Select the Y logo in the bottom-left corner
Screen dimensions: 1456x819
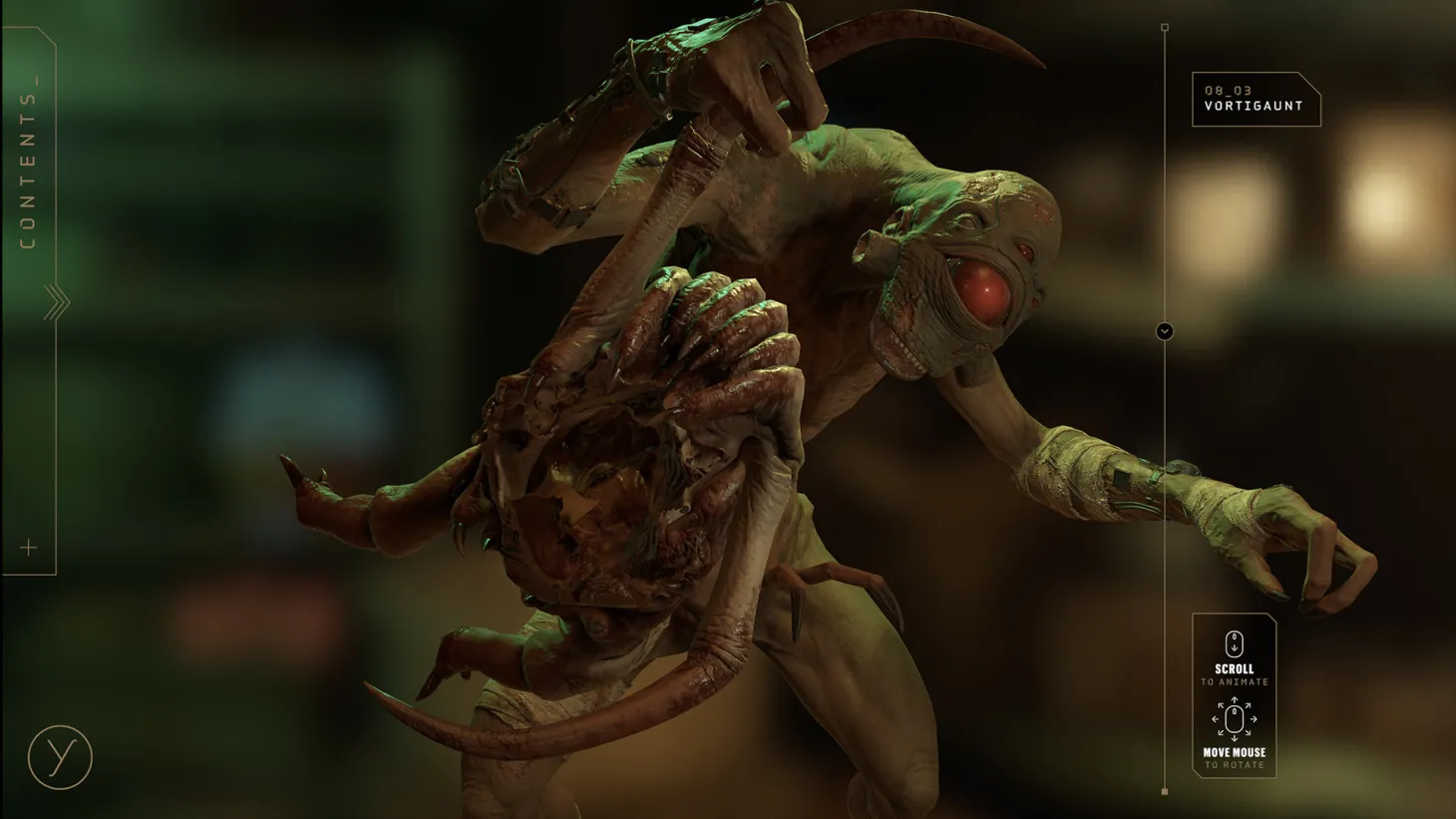coord(60,759)
